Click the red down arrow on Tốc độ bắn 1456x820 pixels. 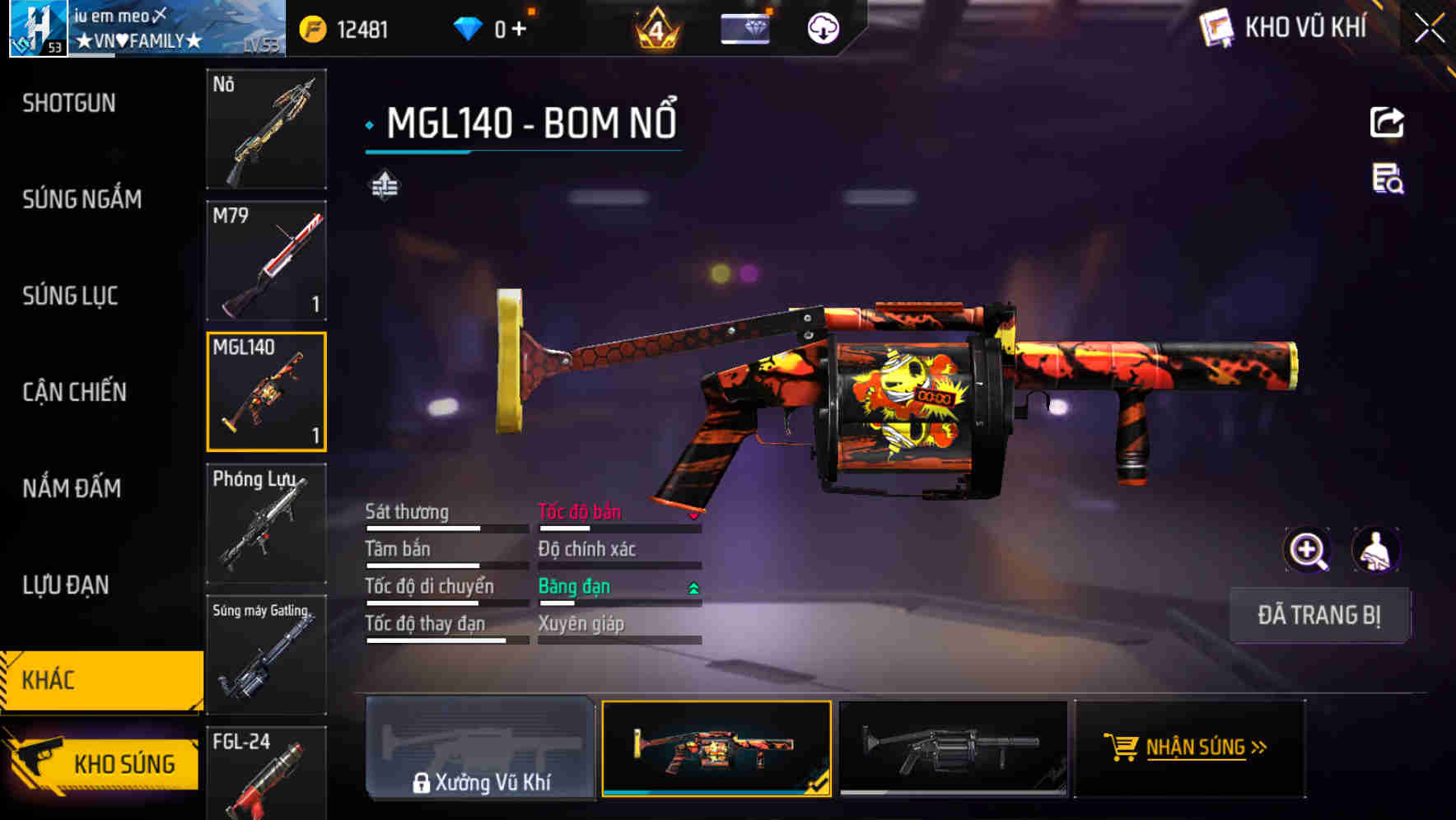(693, 517)
